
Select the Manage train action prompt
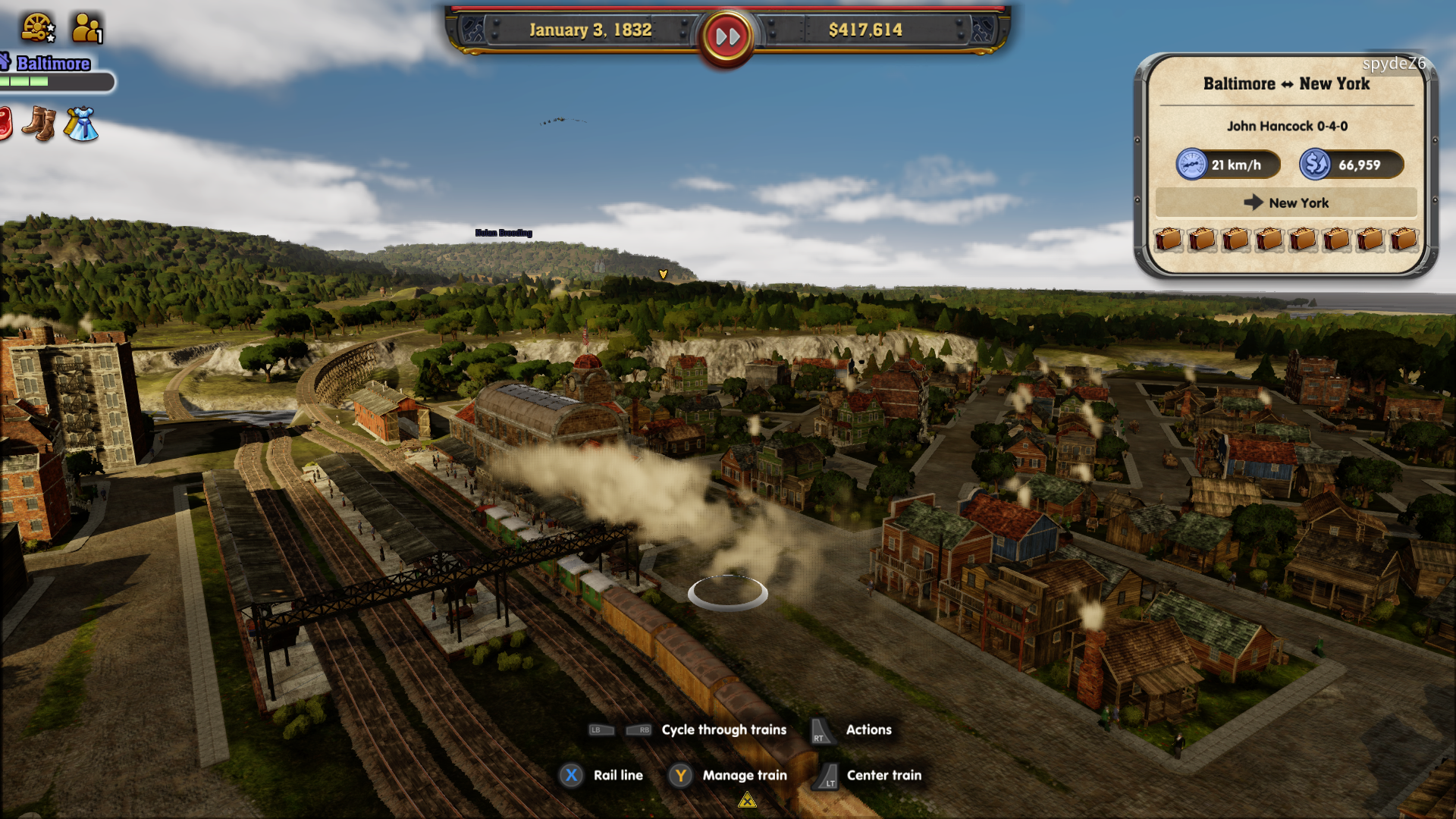tap(745, 775)
